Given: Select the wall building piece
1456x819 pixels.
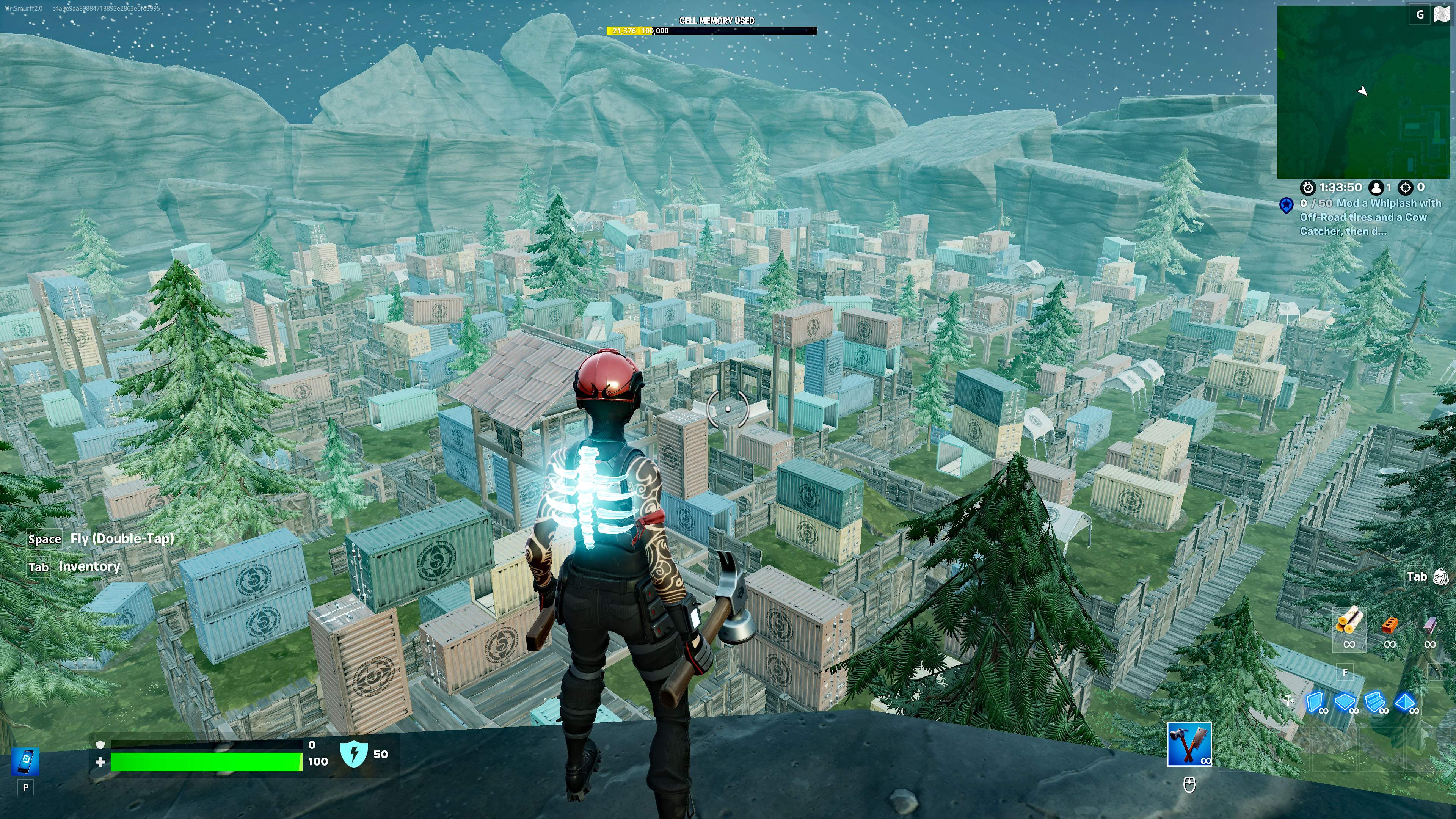Looking at the screenshot, I should (1315, 703).
